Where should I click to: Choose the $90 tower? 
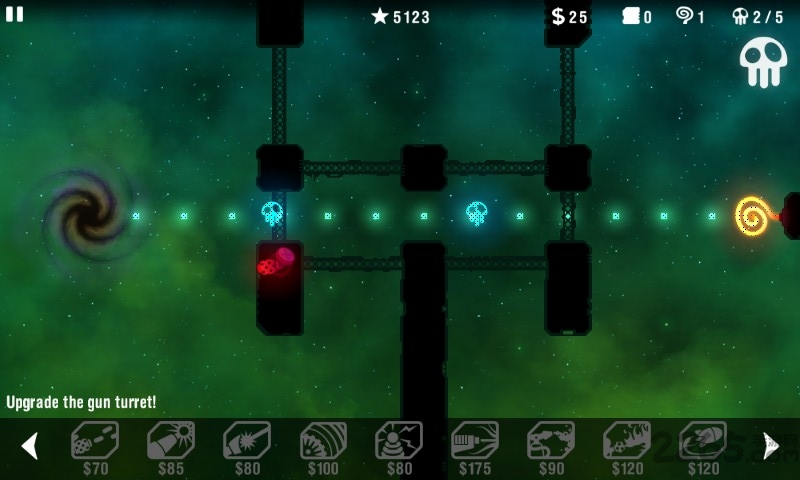coord(551,442)
